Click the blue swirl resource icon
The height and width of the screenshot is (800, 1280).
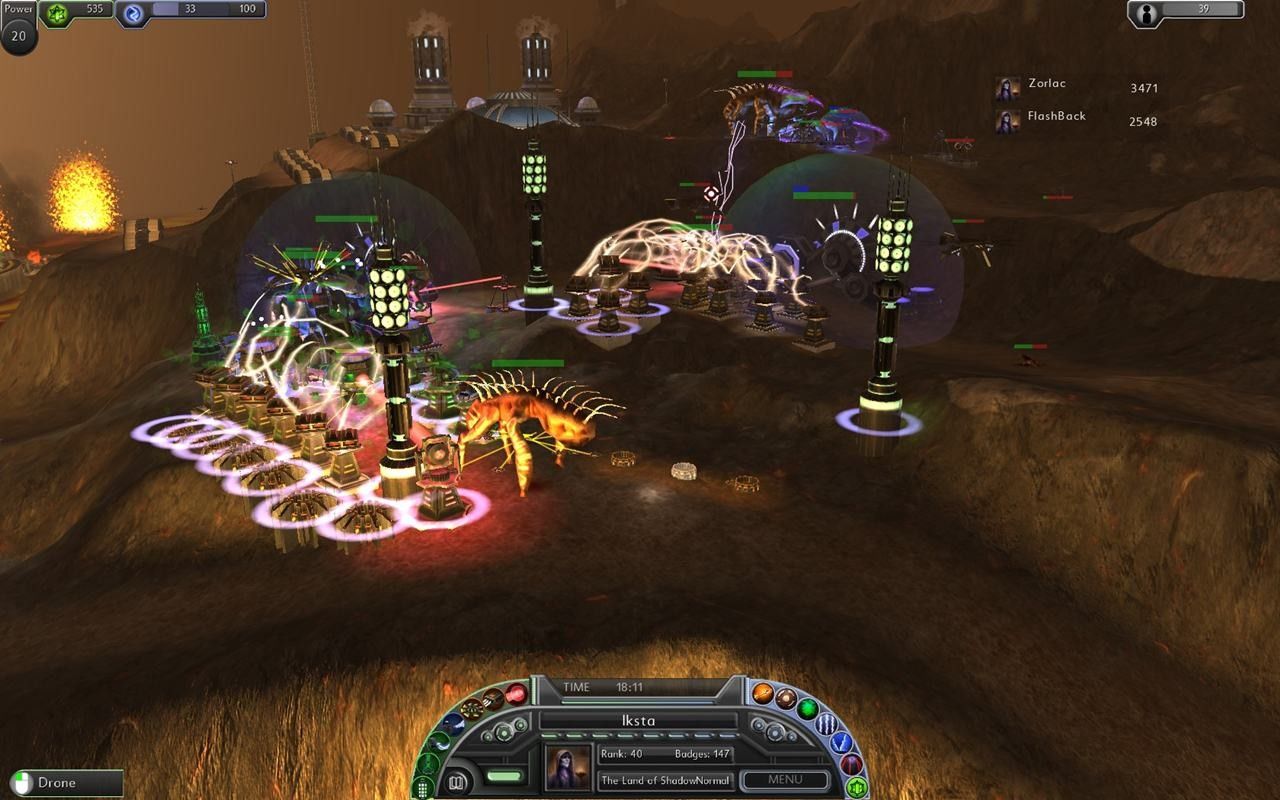133,13
